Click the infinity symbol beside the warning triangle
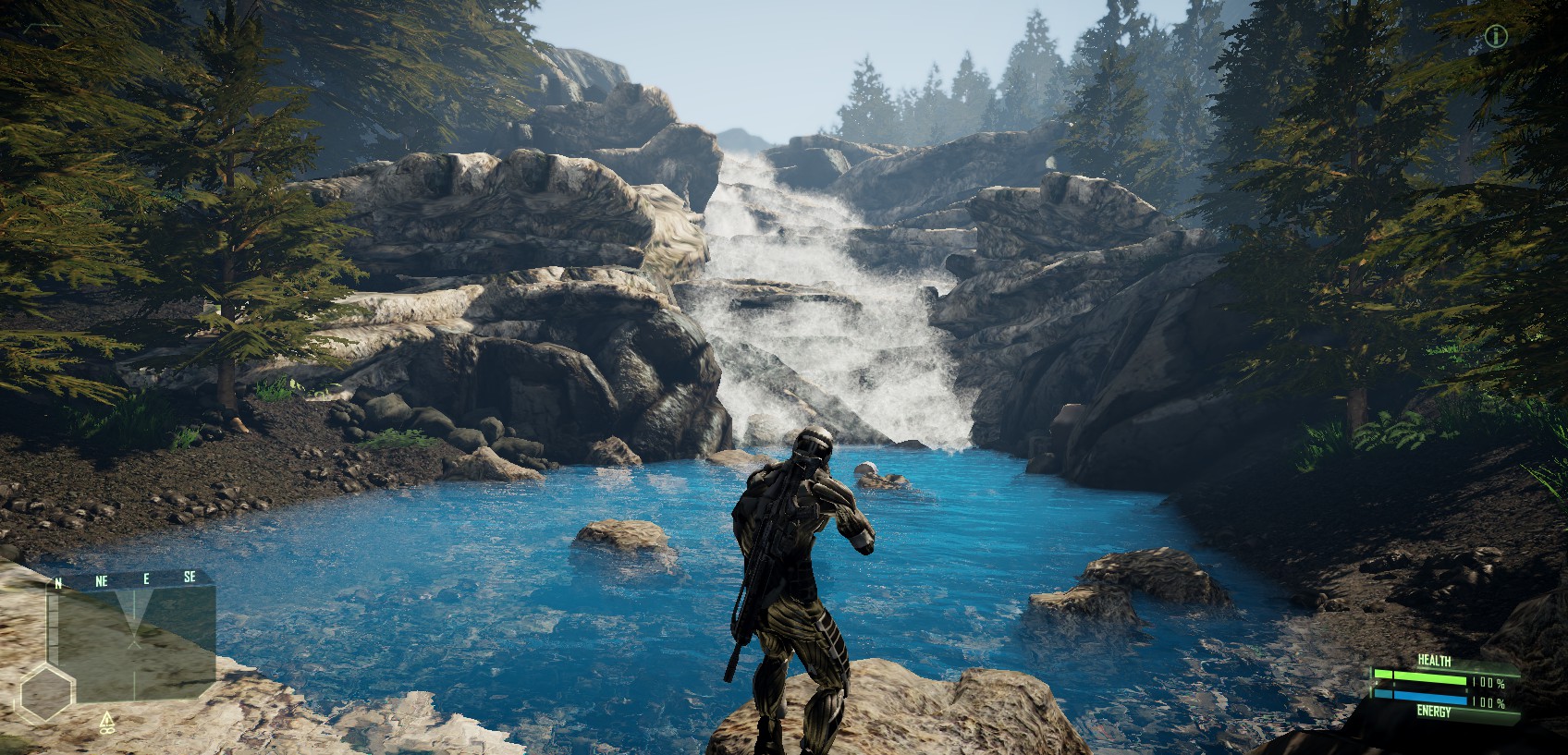1568x755 pixels. pos(106,732)
